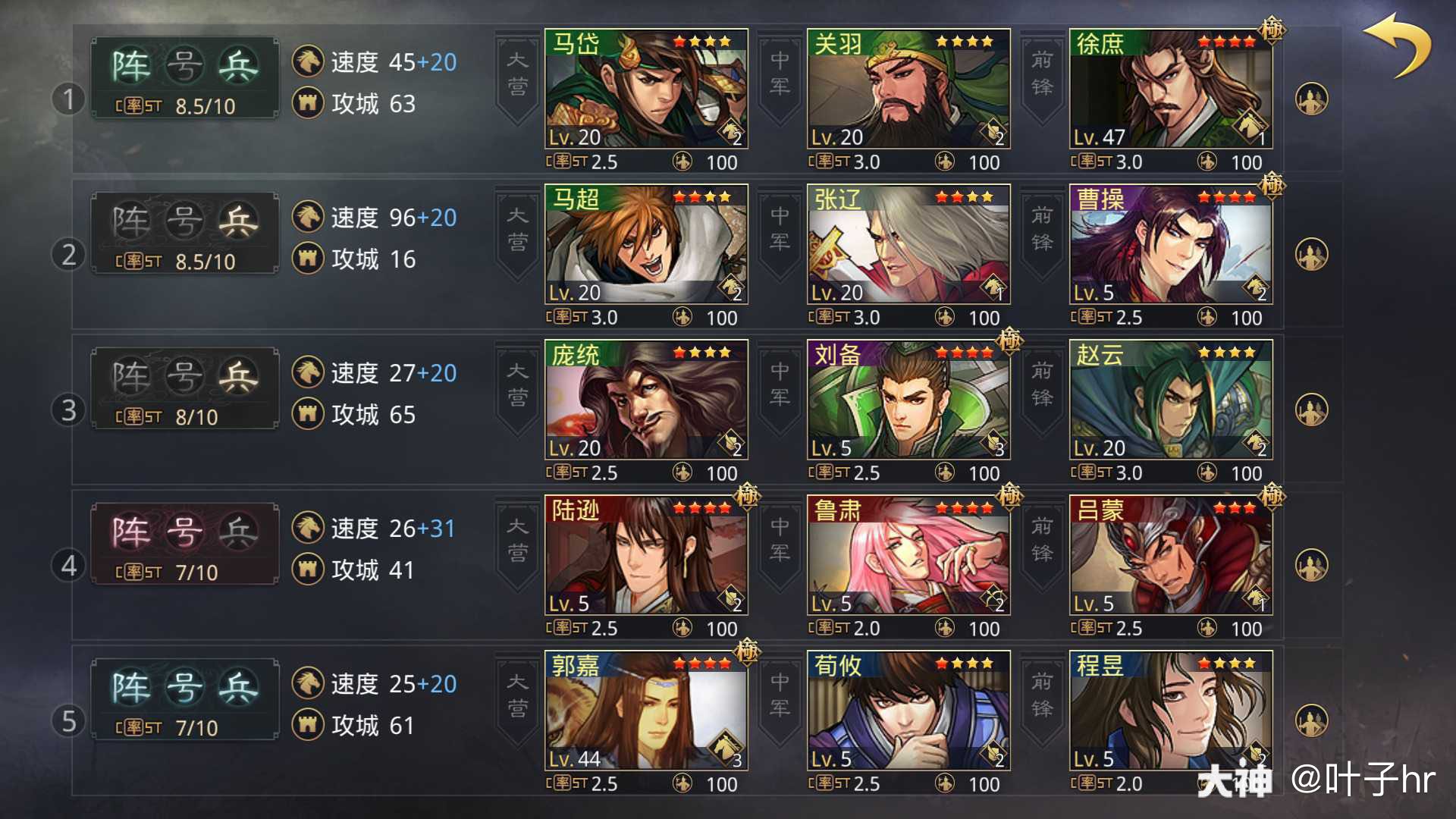Screen dimensions: 1456x819
Task: Toggle the 号 option for team 2
Action: click(184, 220)
